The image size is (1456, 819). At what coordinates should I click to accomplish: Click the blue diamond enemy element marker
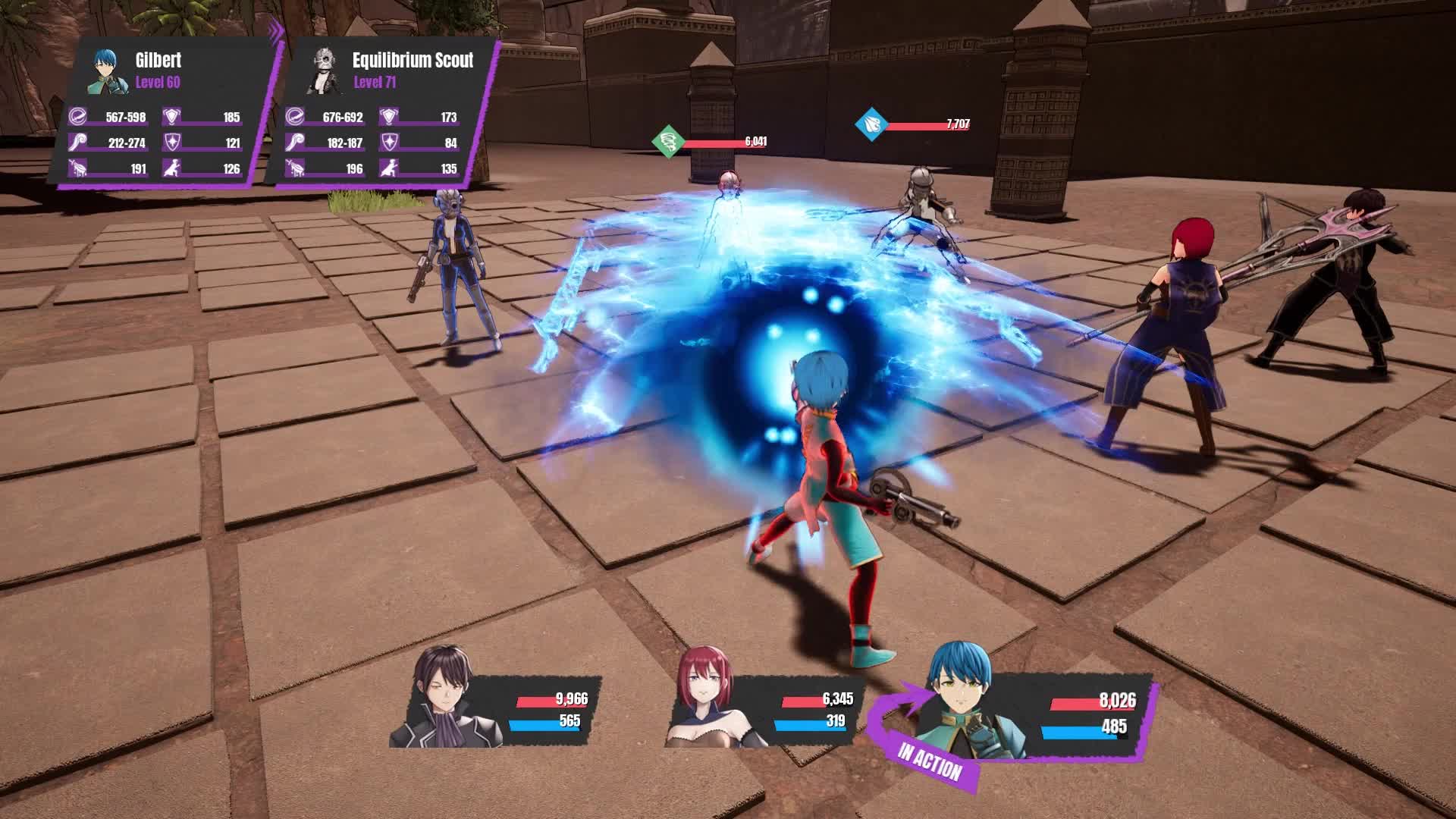(870, 124)
